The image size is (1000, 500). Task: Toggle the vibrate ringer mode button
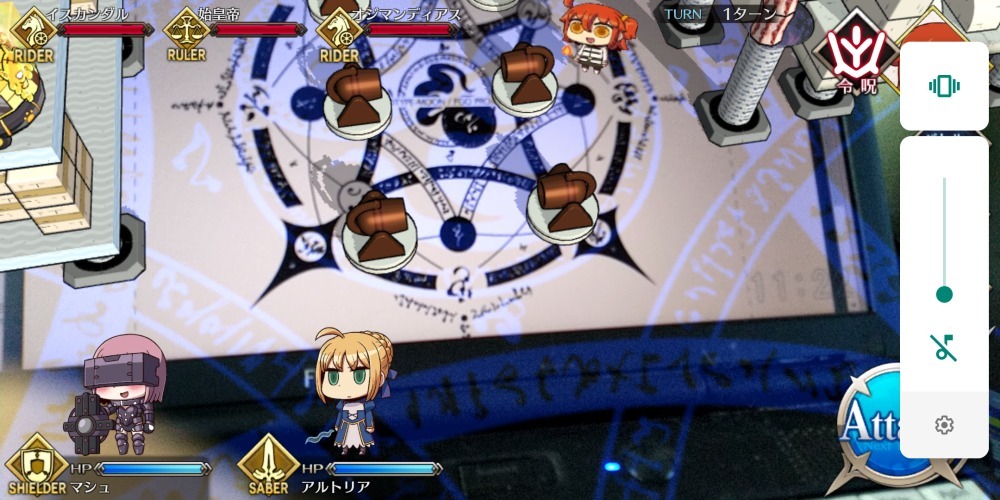tap(943, 86)
